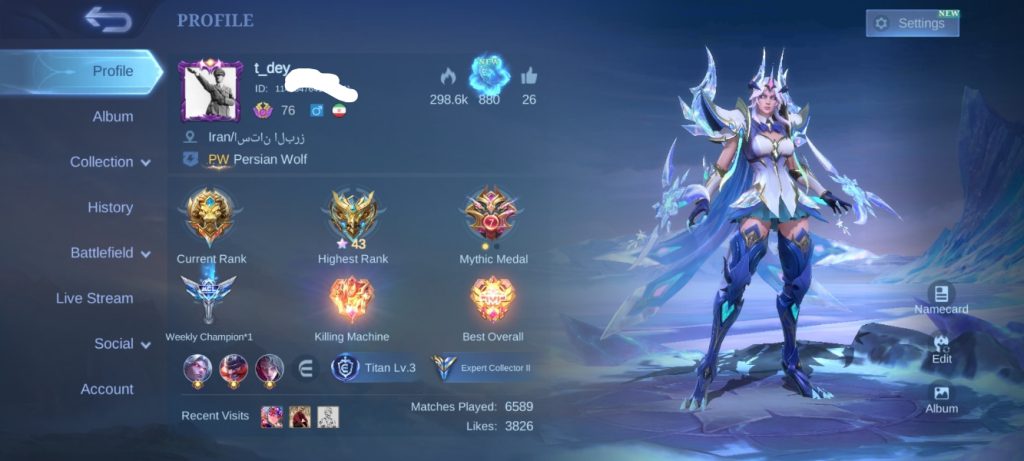Open the Settings button
Viewport: 1024px width, 461px height.
(x=911, y=23)
